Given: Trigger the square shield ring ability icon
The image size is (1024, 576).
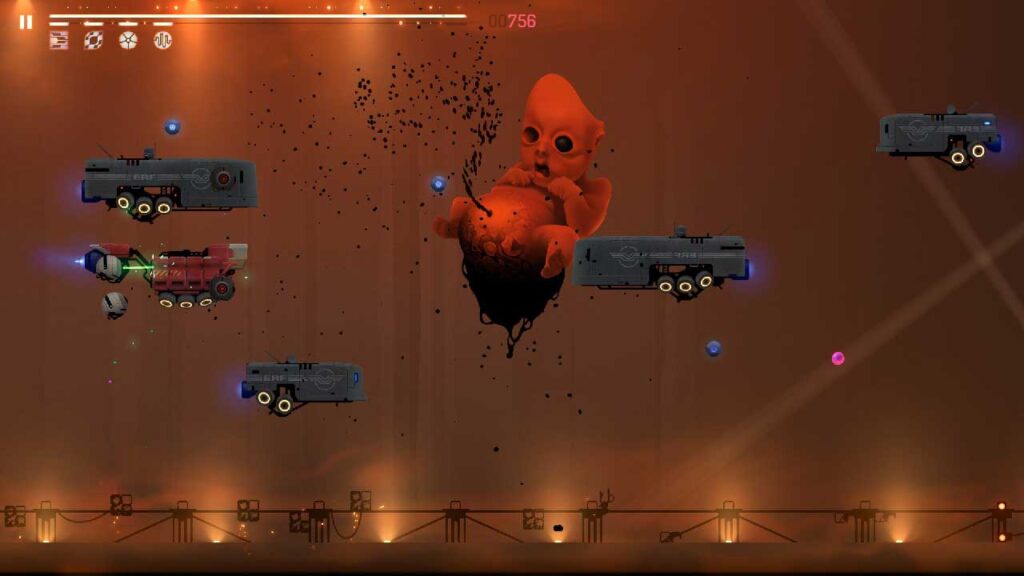Looking at the screenshot, I should click(x=93, y=40).
